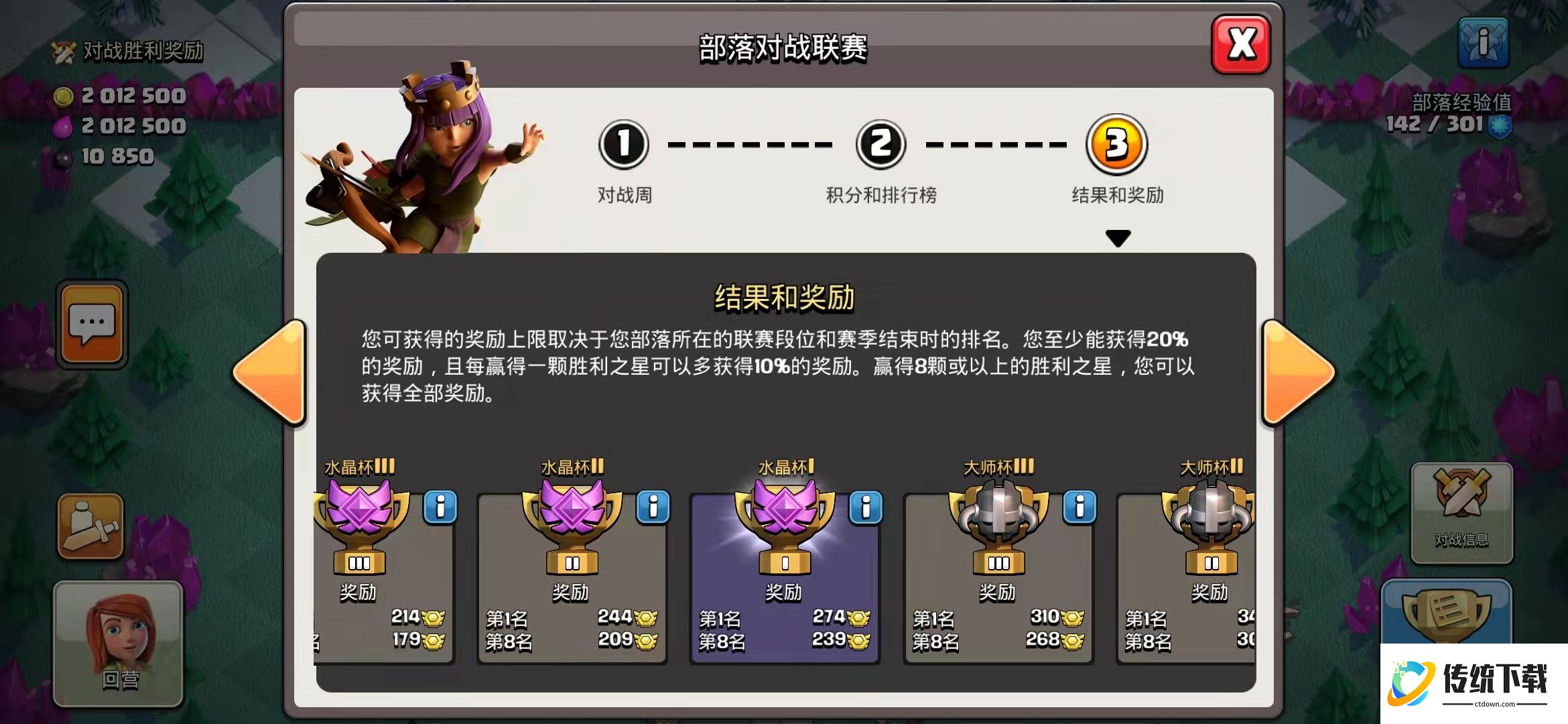Advance with the right orange arrow
This screenshot has width=1568, height=724.
pyautogui.click(x=1297, y=373)
